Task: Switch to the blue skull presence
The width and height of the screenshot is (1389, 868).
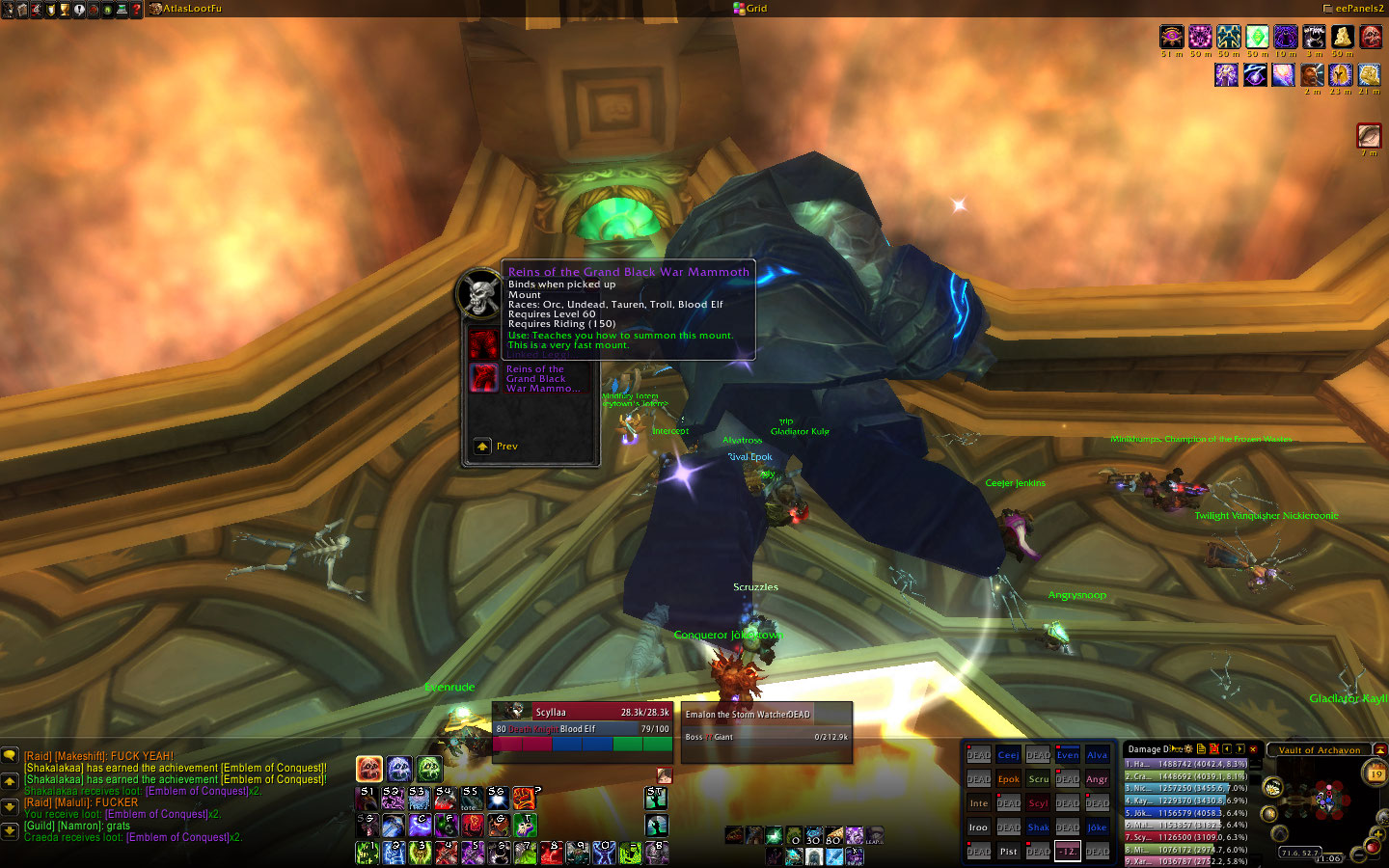Action: 399,769
